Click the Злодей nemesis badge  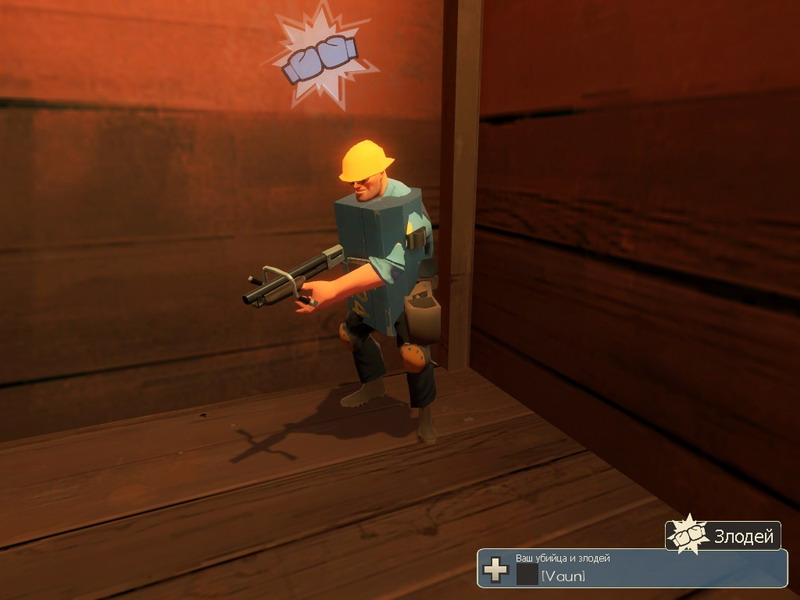723,536
